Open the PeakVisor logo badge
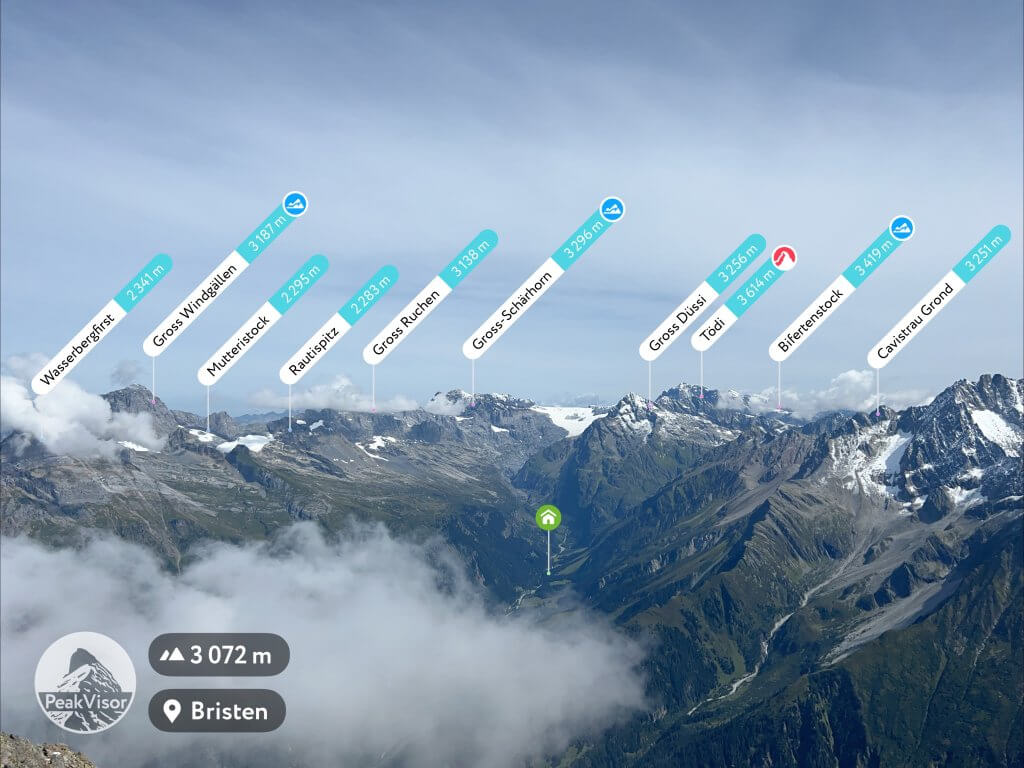This screenshot has height=768, width=1024. pos(85,682)
